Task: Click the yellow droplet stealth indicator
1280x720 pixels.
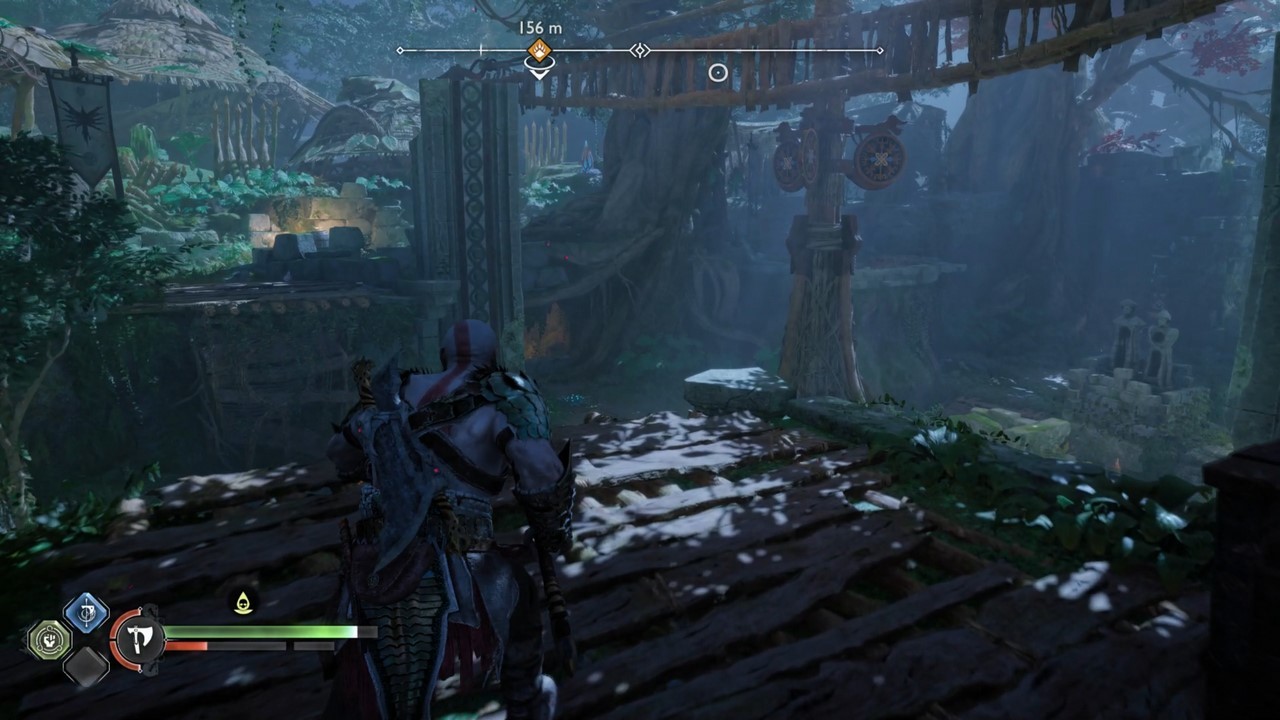Action: (x=242, y=602)
